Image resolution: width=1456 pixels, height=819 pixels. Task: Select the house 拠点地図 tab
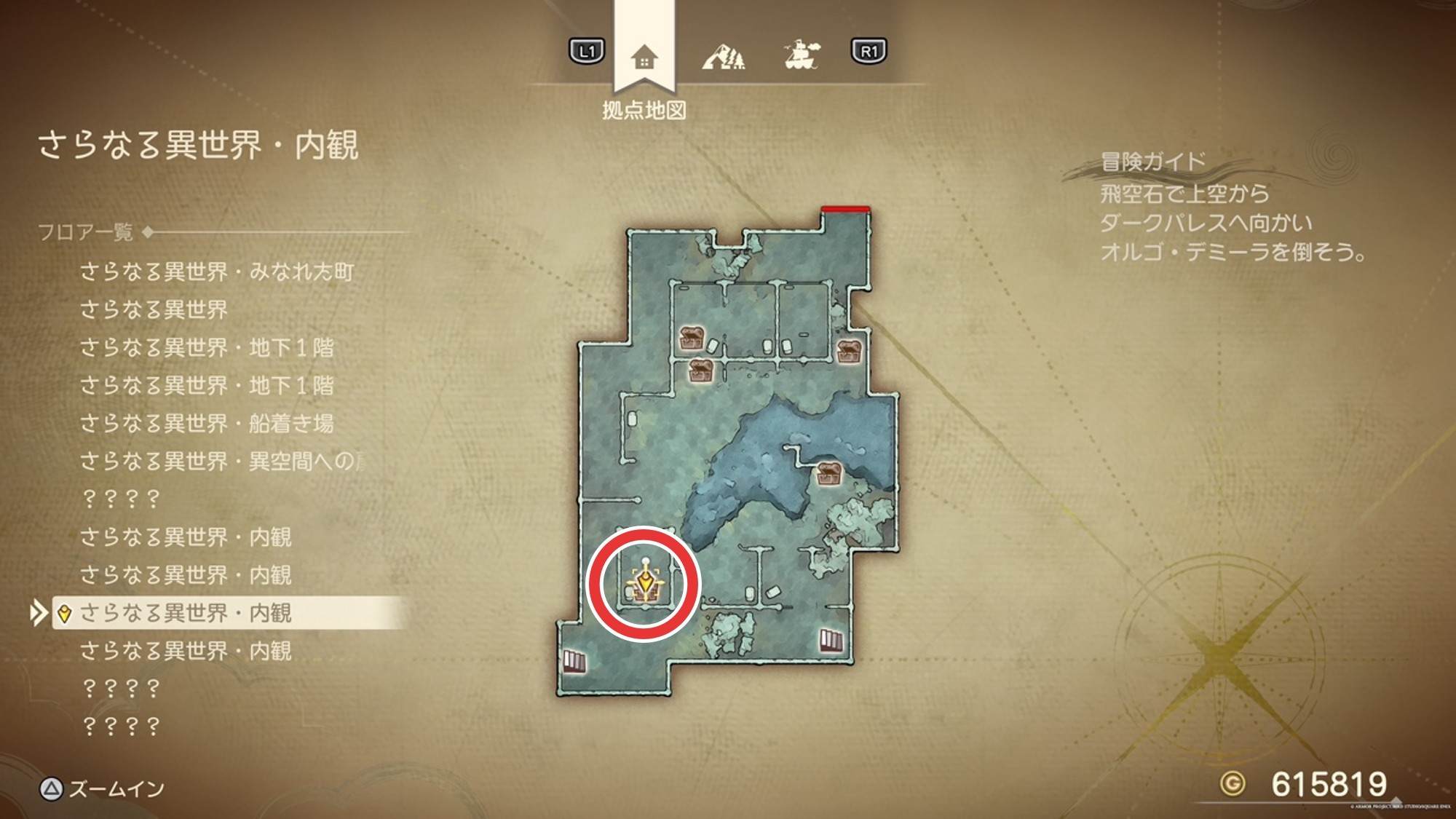[x=644, y=57]
